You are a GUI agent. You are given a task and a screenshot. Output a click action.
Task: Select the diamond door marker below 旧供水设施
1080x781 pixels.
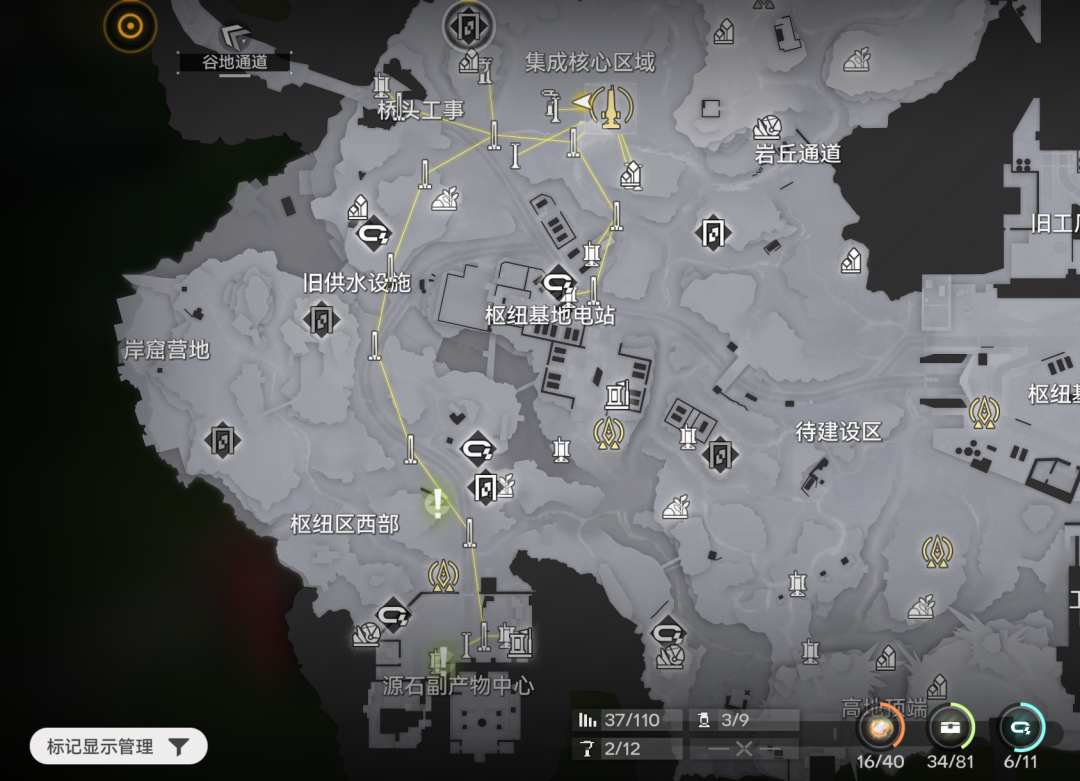[x=321, y=320]
